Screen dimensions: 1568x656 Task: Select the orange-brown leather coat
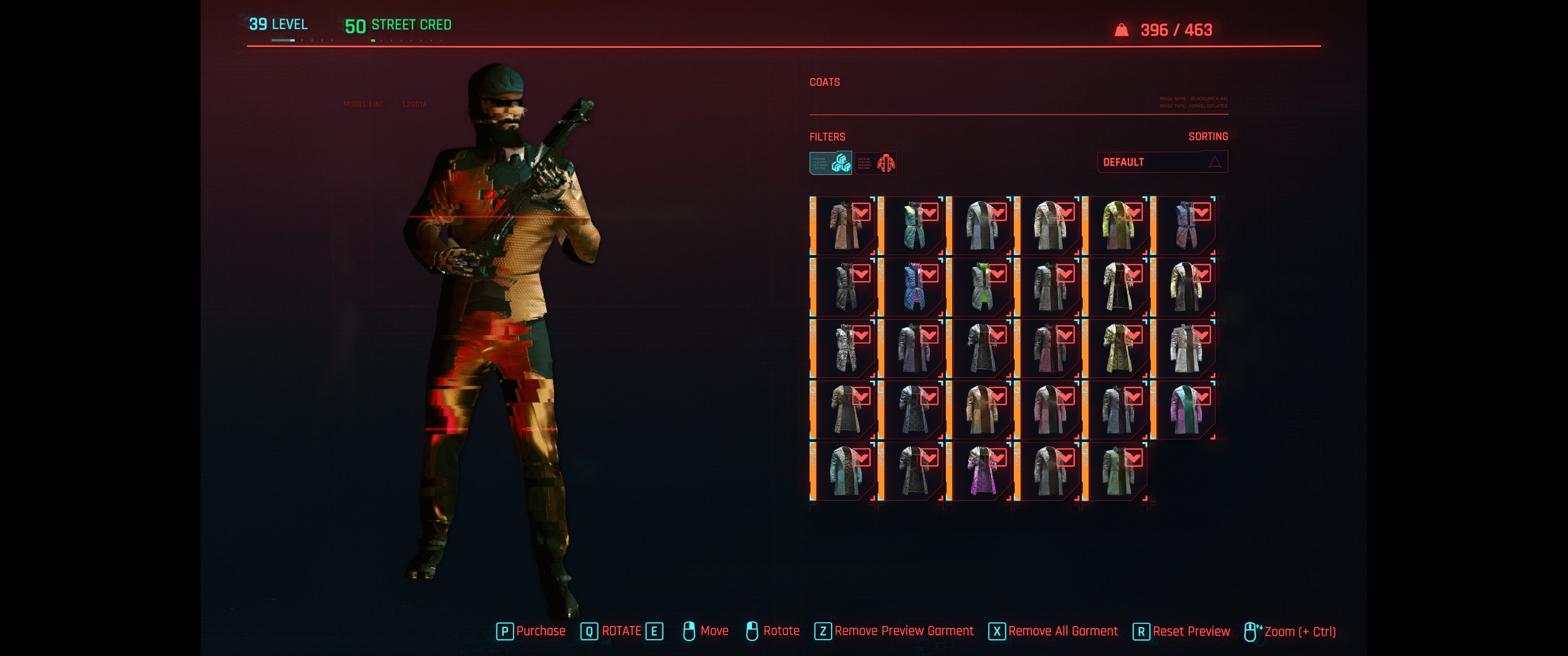981,410
